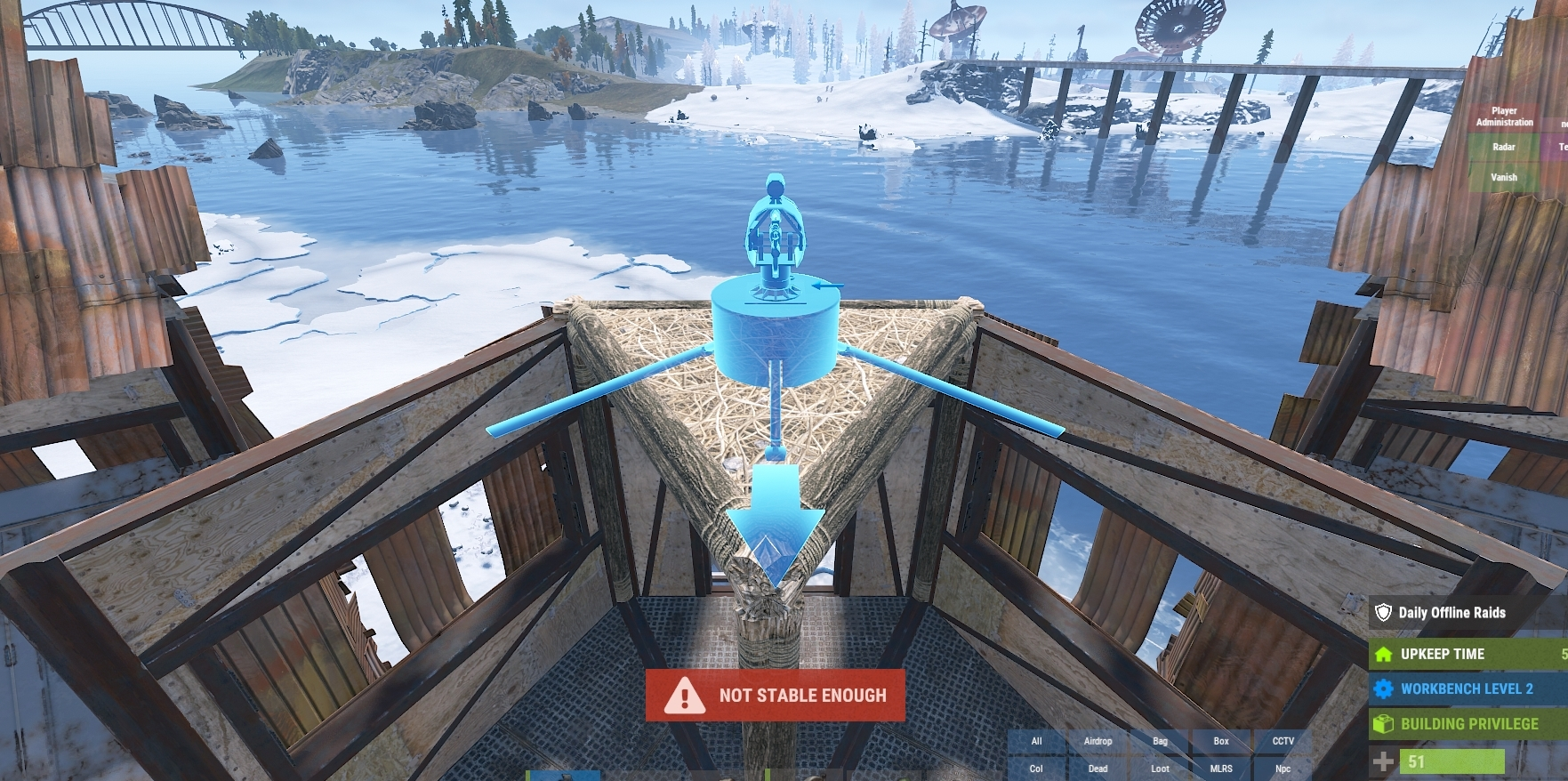Open the Daily Offline Raids panel
The height and width of the screenshot is (781, 1568).
[x=1467, y=612]
